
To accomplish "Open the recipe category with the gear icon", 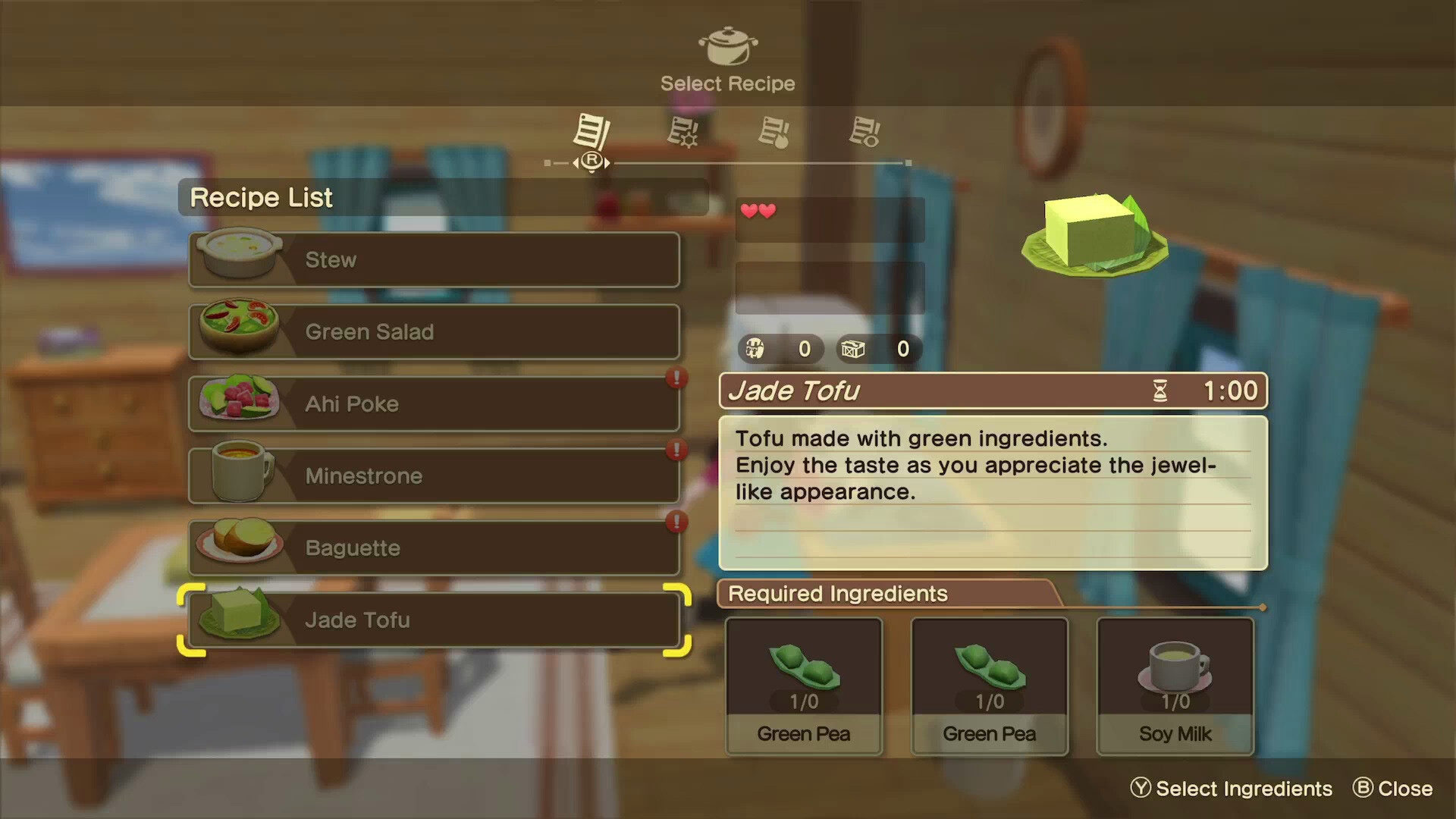I will [682, 133].
